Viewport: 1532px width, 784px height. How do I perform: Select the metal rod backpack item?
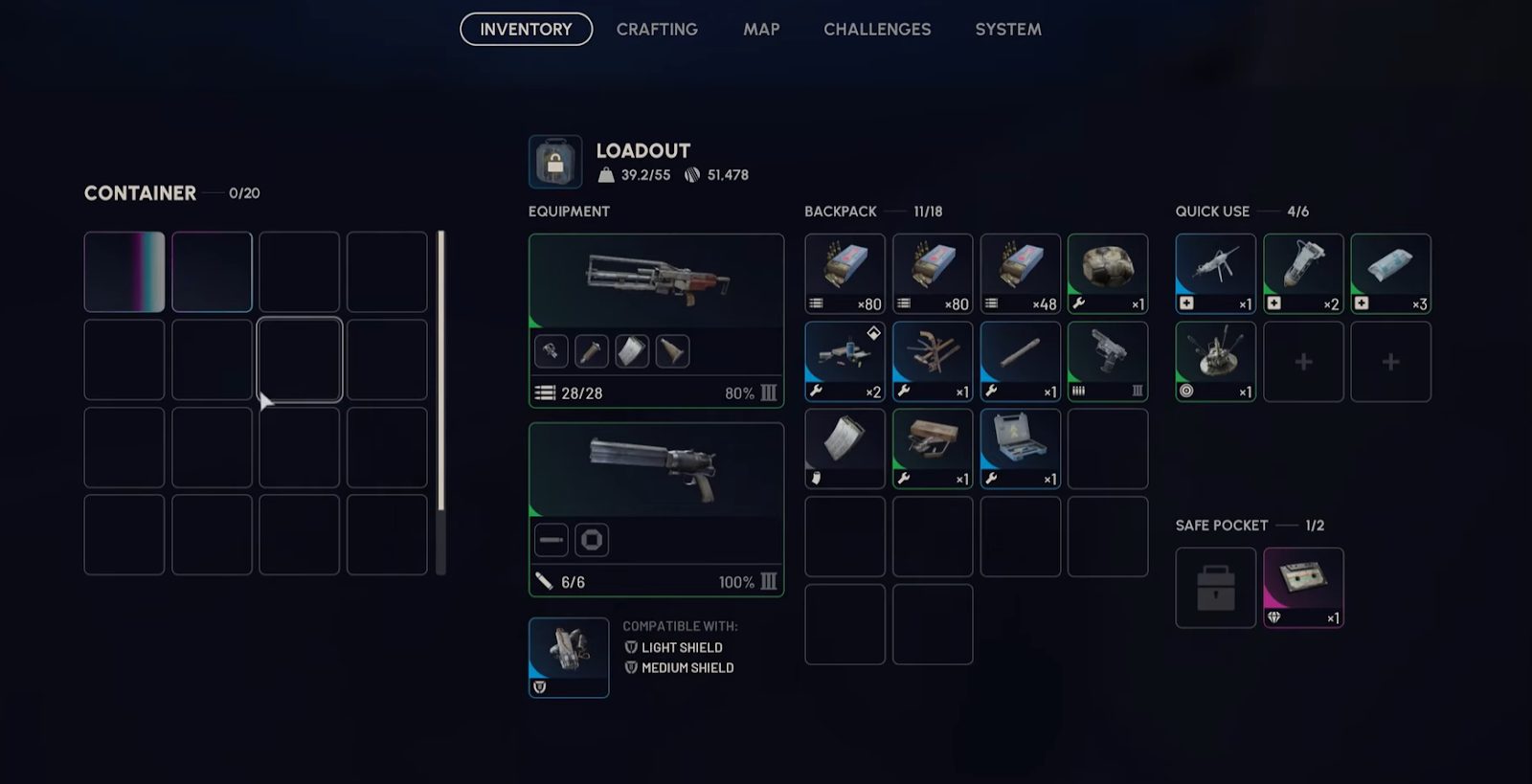click(1020, 361)
